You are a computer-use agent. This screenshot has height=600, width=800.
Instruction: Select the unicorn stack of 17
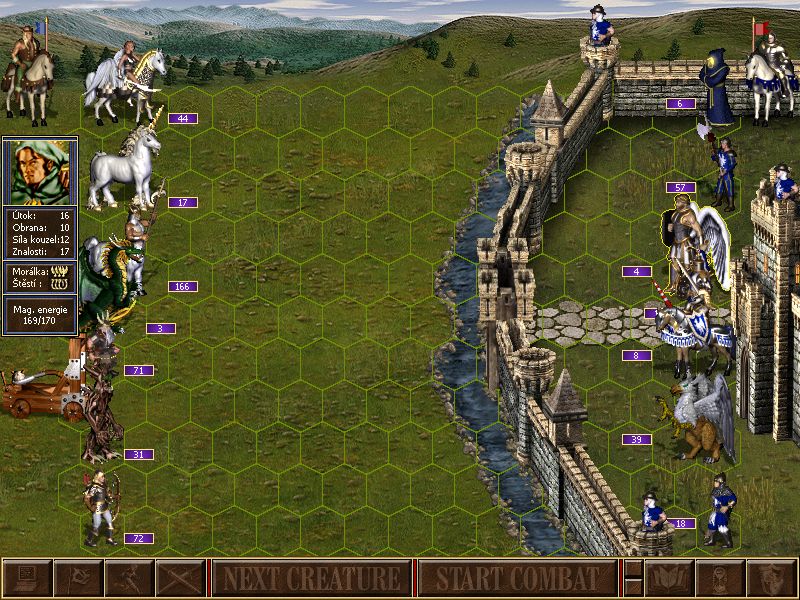(125, 170)
